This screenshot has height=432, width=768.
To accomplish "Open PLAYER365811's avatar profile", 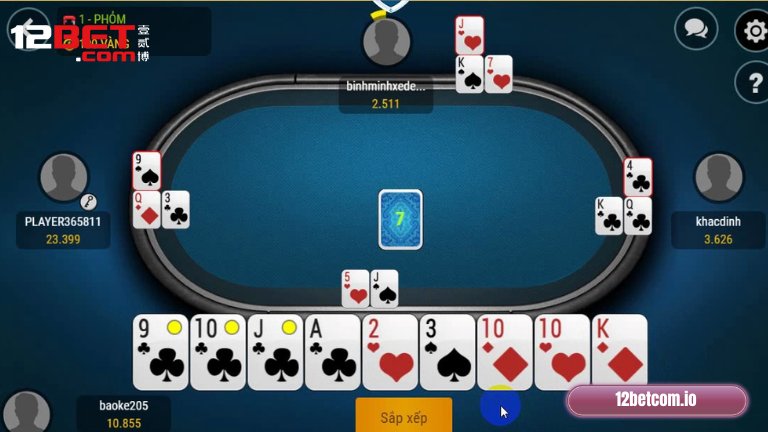I will [63, 178].
